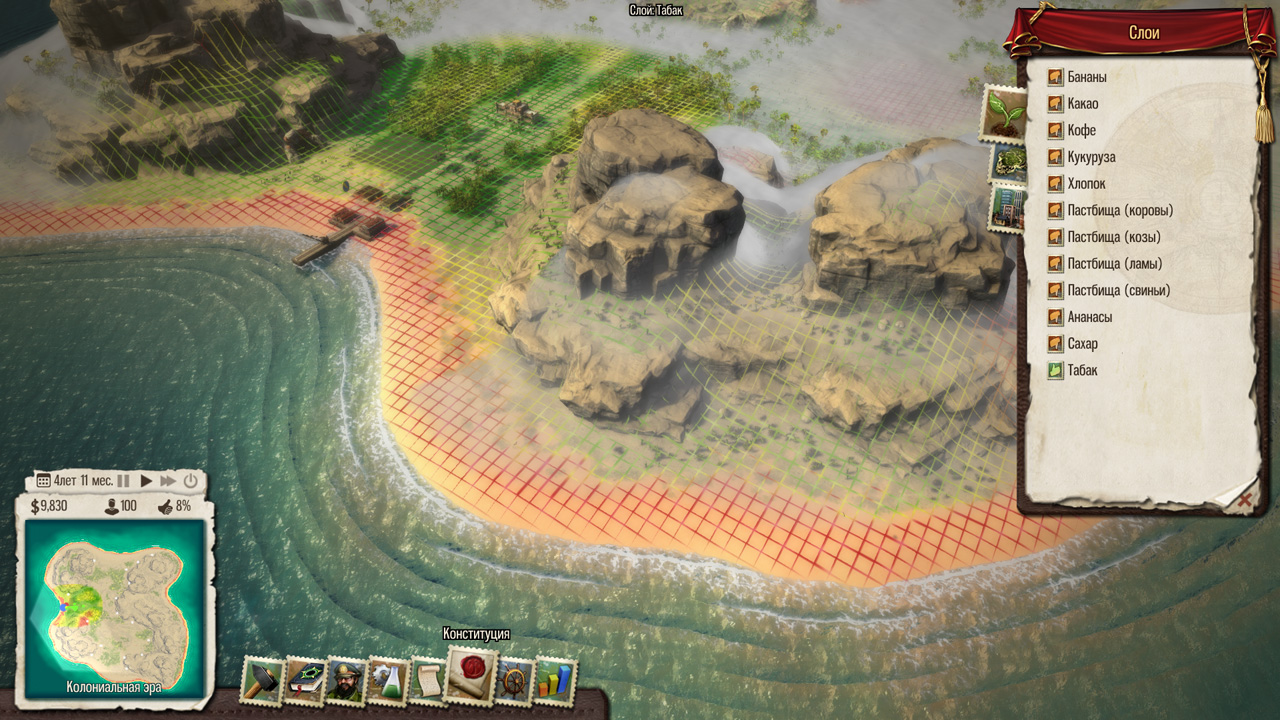Open the seedling crops layer tab
This screenshot has height=720, width=1280.
[1003, 111]
